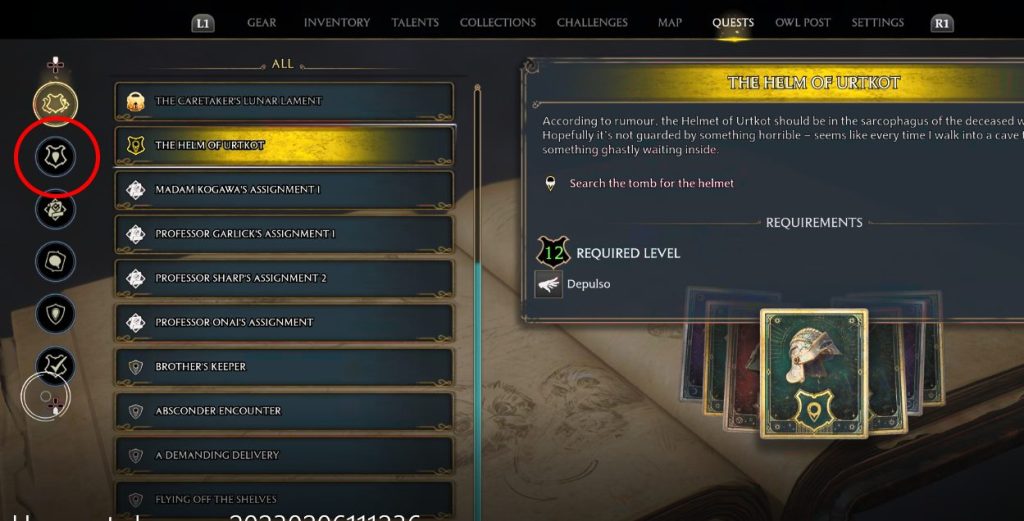The width and height of the screenshot is (1024, 521).
Task: Show the Challenges tab
Action: (x=592, y=22)
